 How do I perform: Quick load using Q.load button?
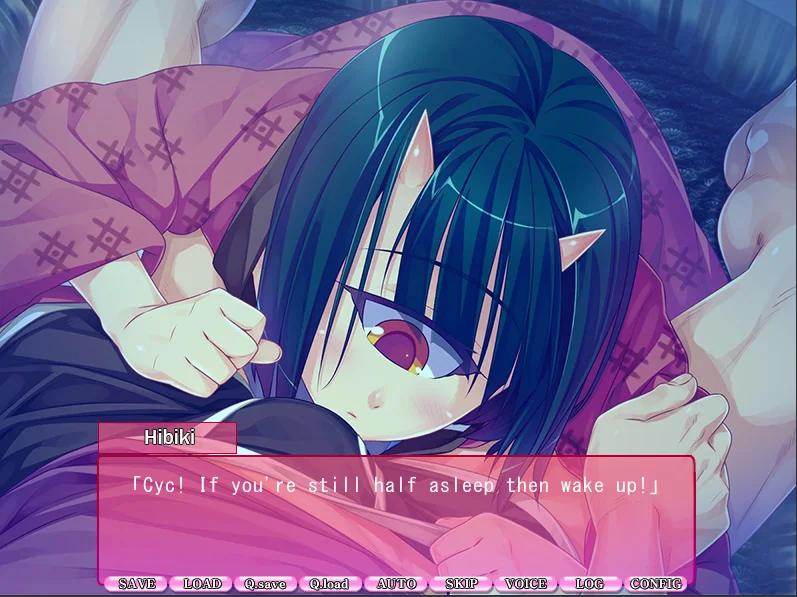[331, 584]
